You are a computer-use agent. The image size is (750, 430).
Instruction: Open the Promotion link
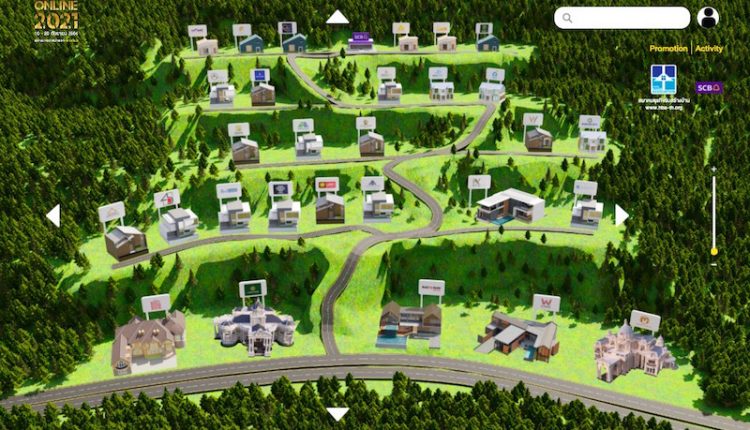(x=667, y=48)
